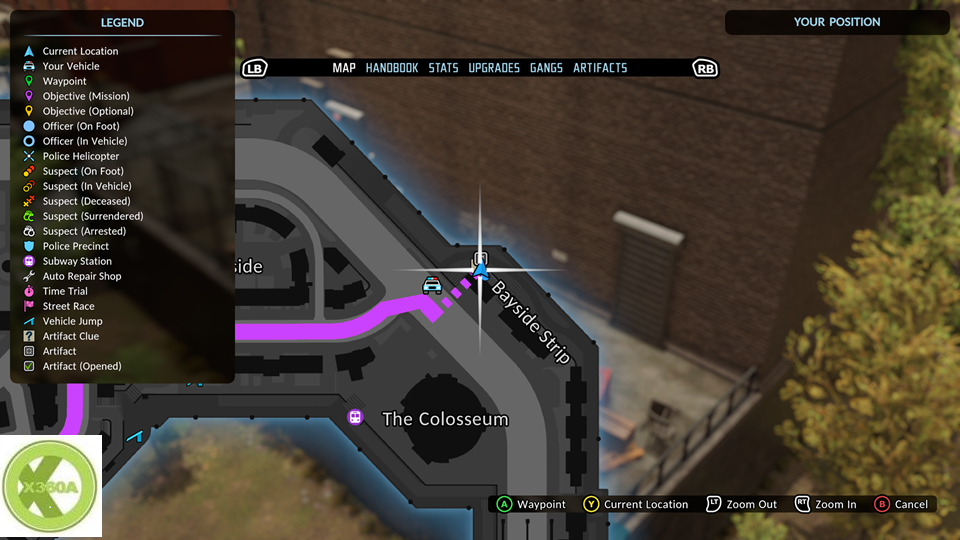Click the X360A watermark logo
Viewport: 960px width, 540px height.
click(x=51, y=486)
